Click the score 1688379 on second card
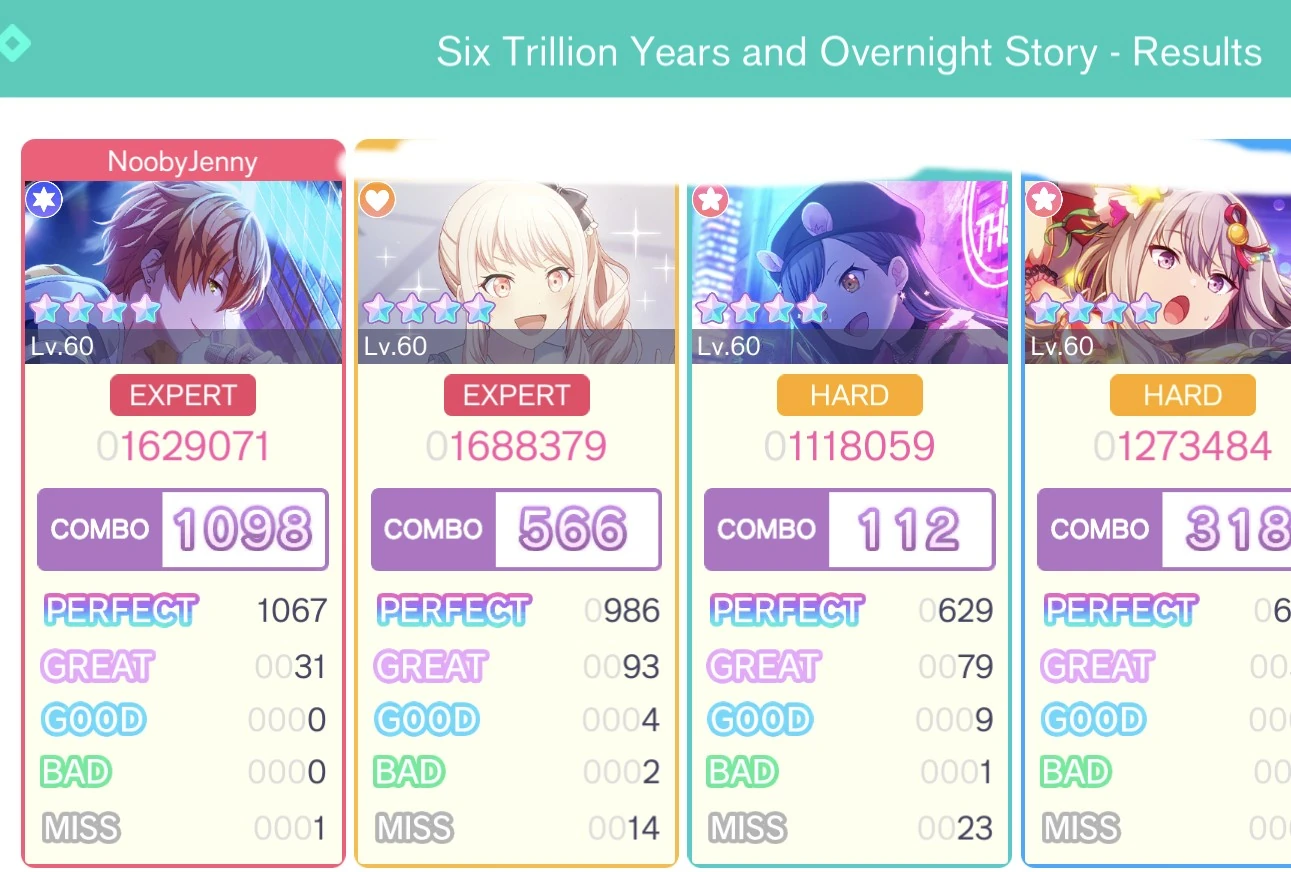The width and height of the screenshot is (1291, 872). [x=516, y=445]
